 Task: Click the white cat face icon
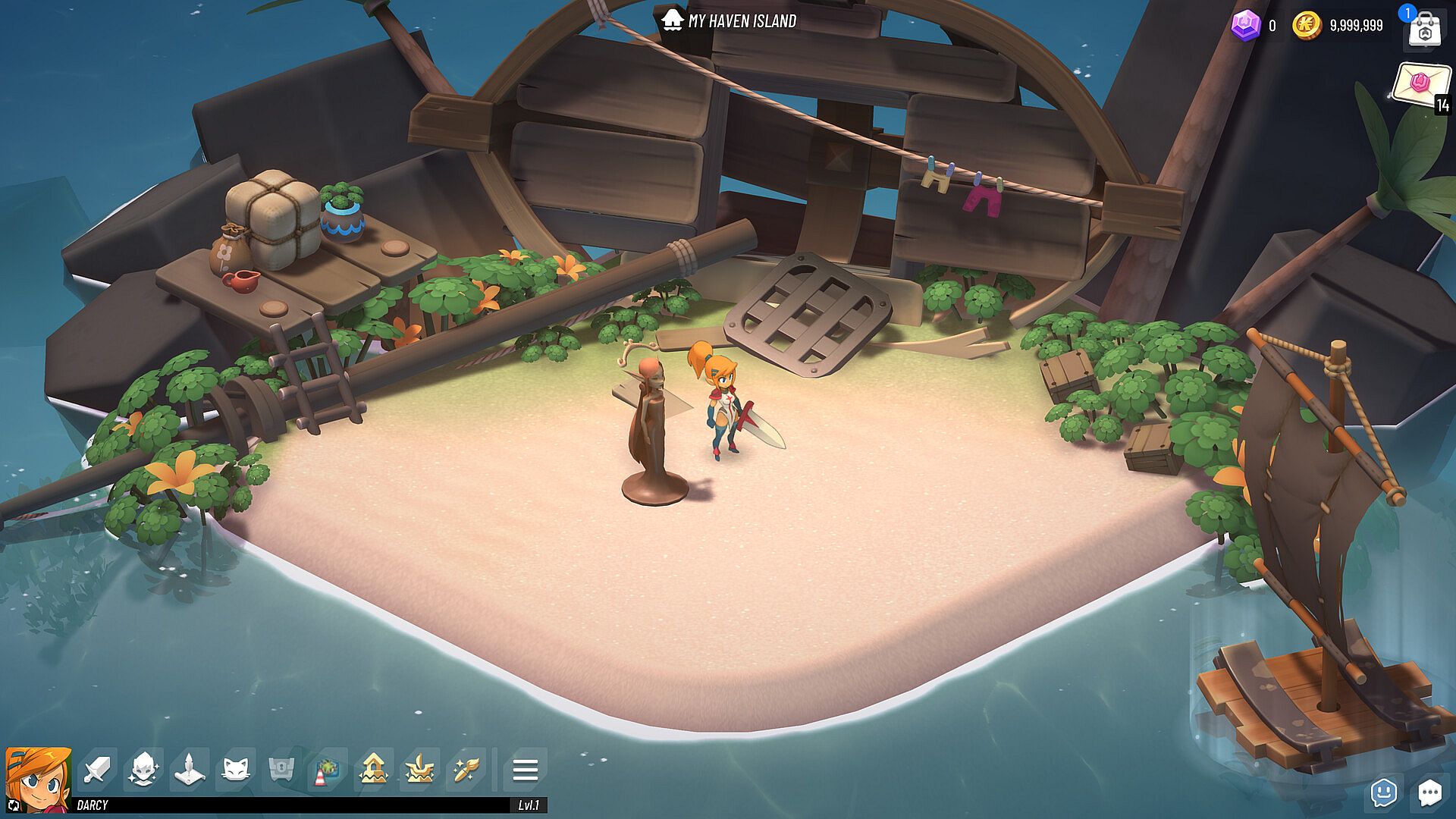coord(235,770)
